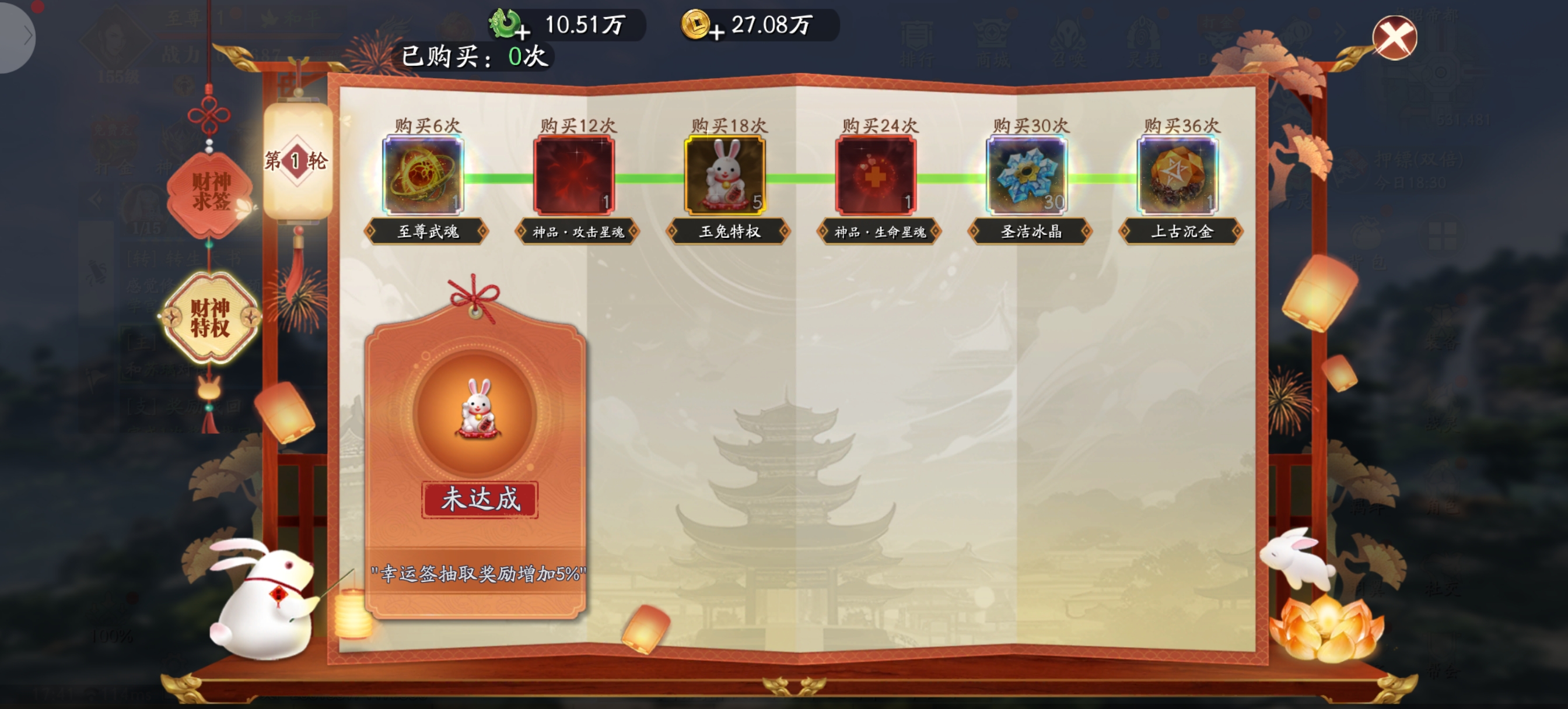Switch to the 财神求签 tab
Image resolution: width=1568 pixels, height=709 pixels.
click(210, 192)
